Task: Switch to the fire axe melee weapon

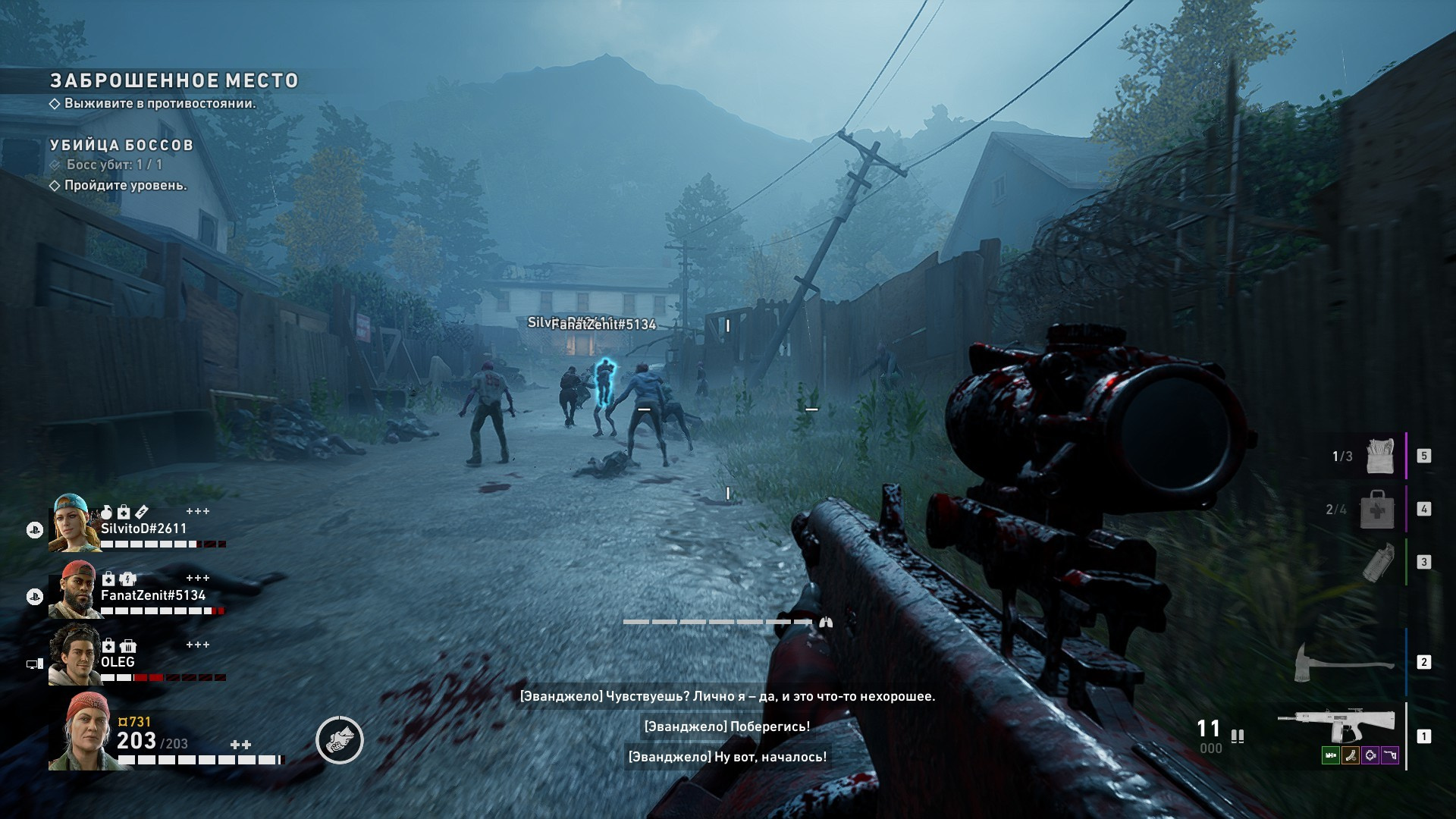Action: coord(1344,662)
